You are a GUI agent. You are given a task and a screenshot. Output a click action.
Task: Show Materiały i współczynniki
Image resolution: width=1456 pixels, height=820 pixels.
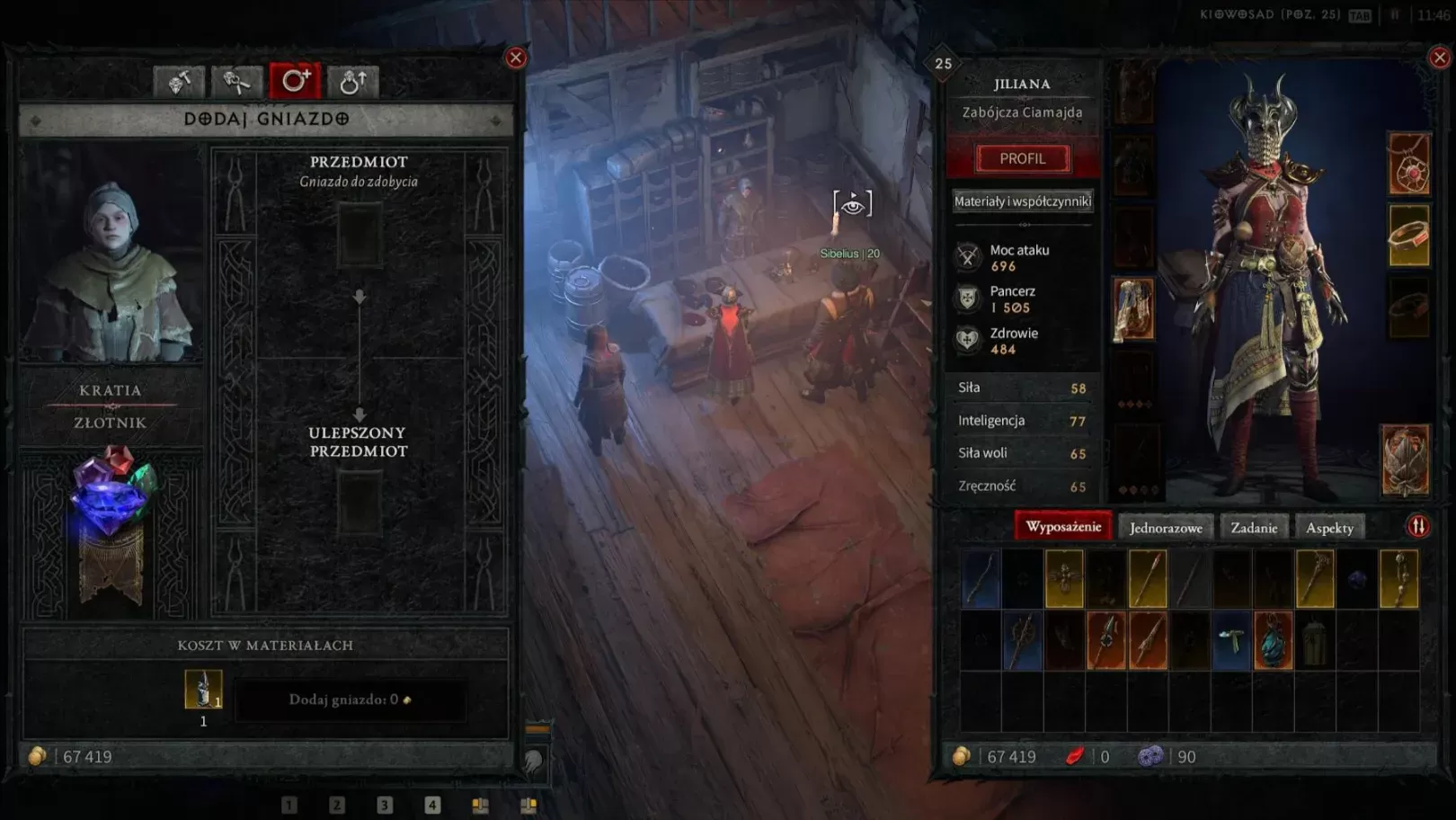pos(1023,201)
